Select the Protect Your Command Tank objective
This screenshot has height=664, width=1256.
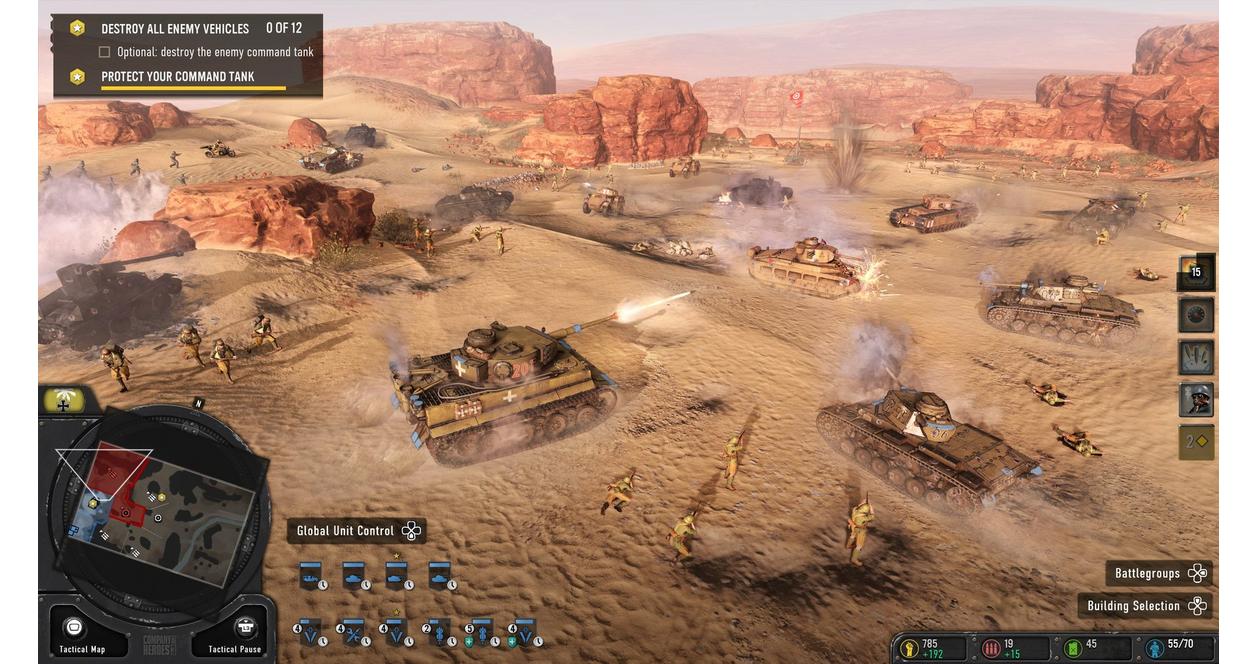177,76
